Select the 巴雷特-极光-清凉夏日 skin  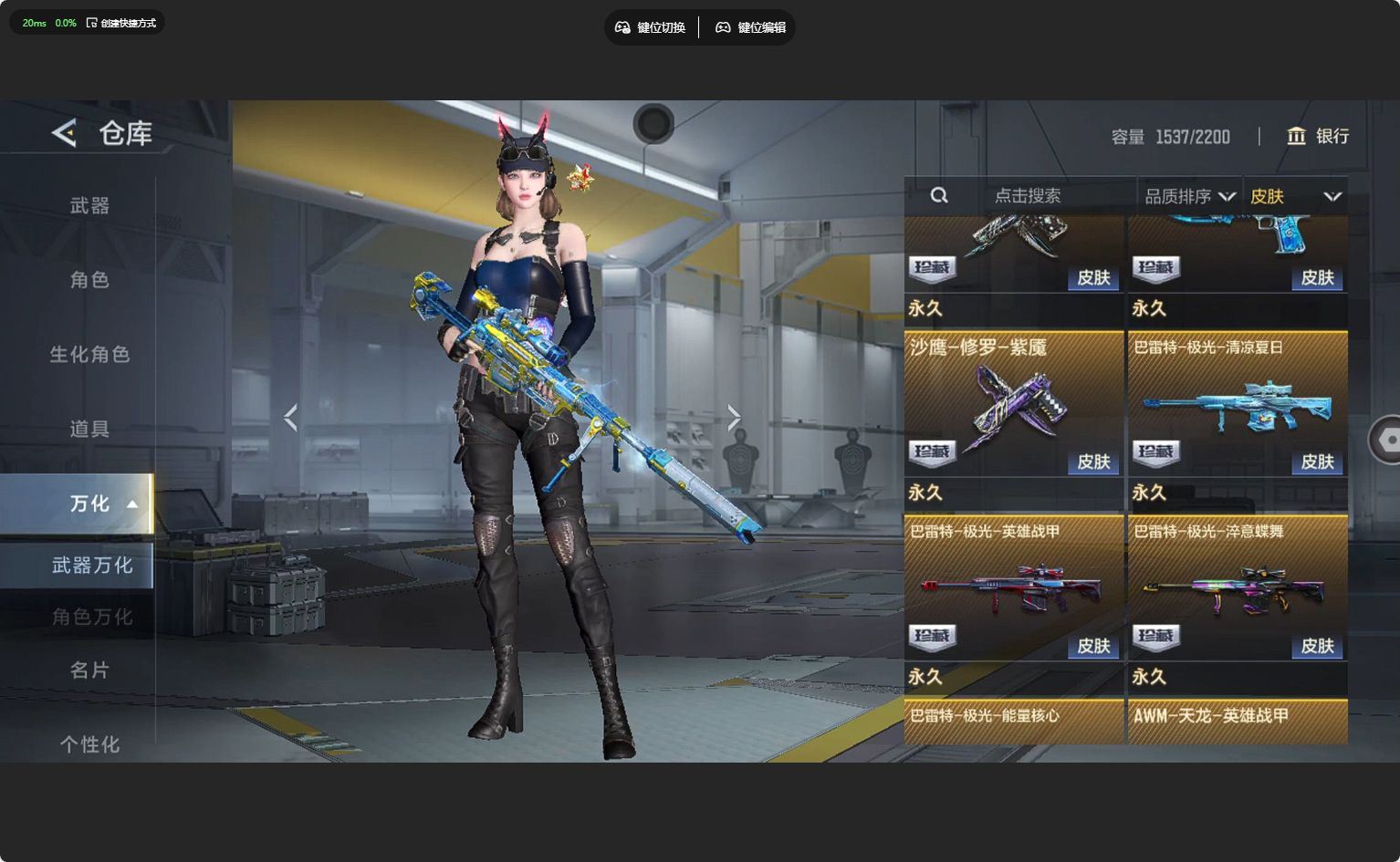tap(1238, 404)
